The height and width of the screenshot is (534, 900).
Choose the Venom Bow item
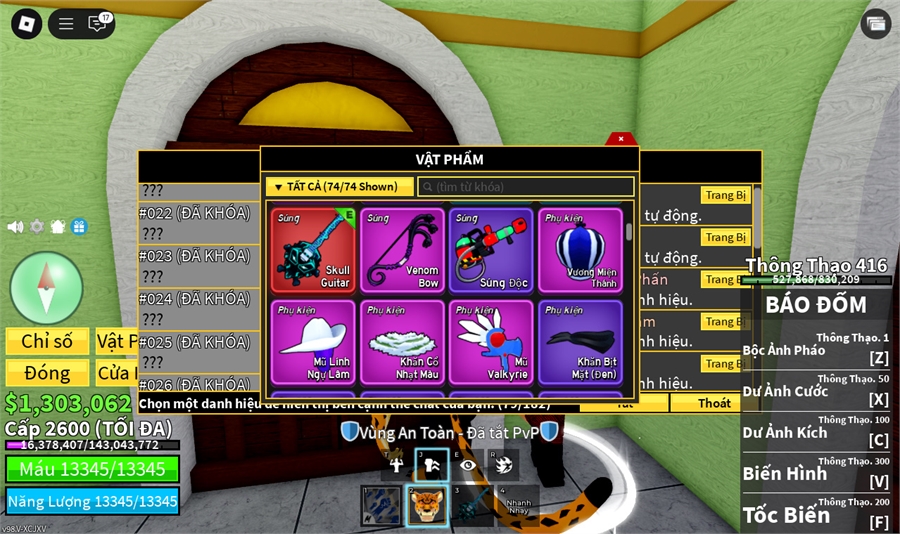403,250
